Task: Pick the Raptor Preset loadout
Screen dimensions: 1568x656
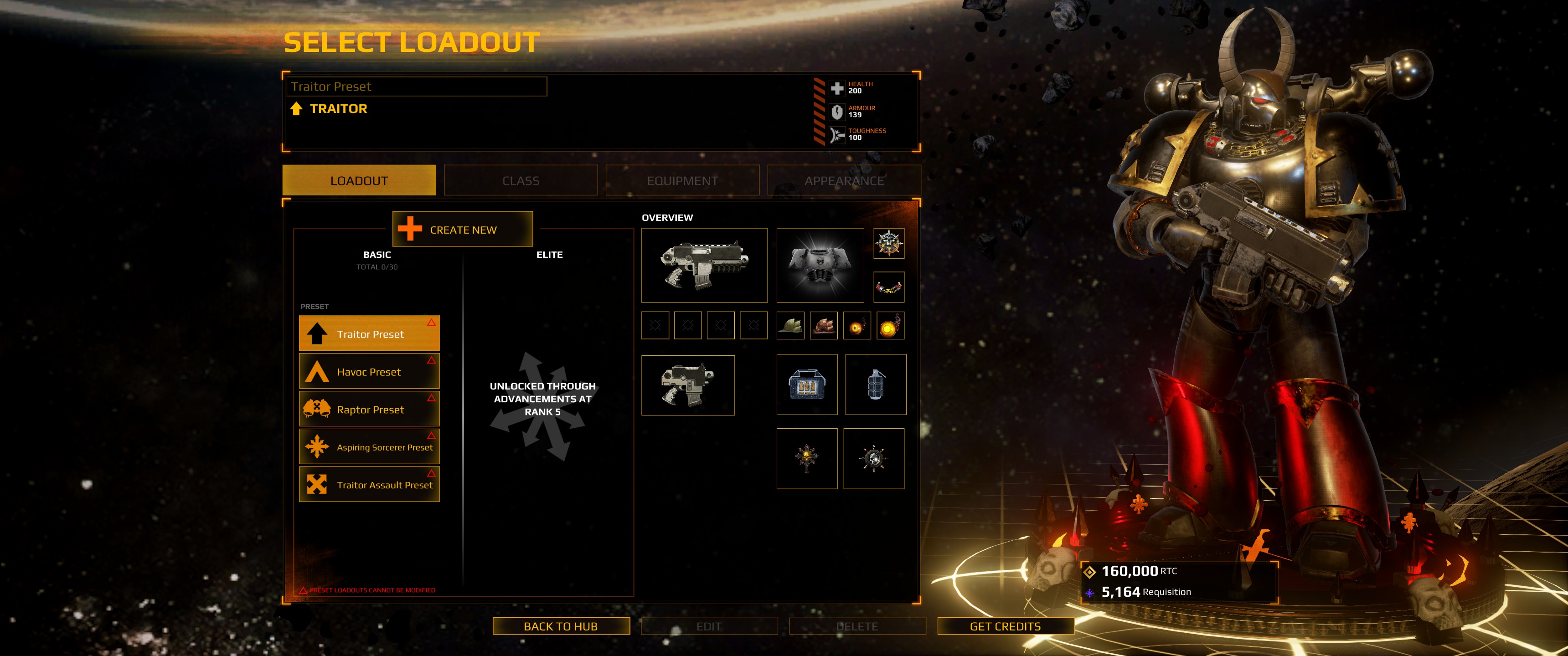Action: click(x=370, y=409)
